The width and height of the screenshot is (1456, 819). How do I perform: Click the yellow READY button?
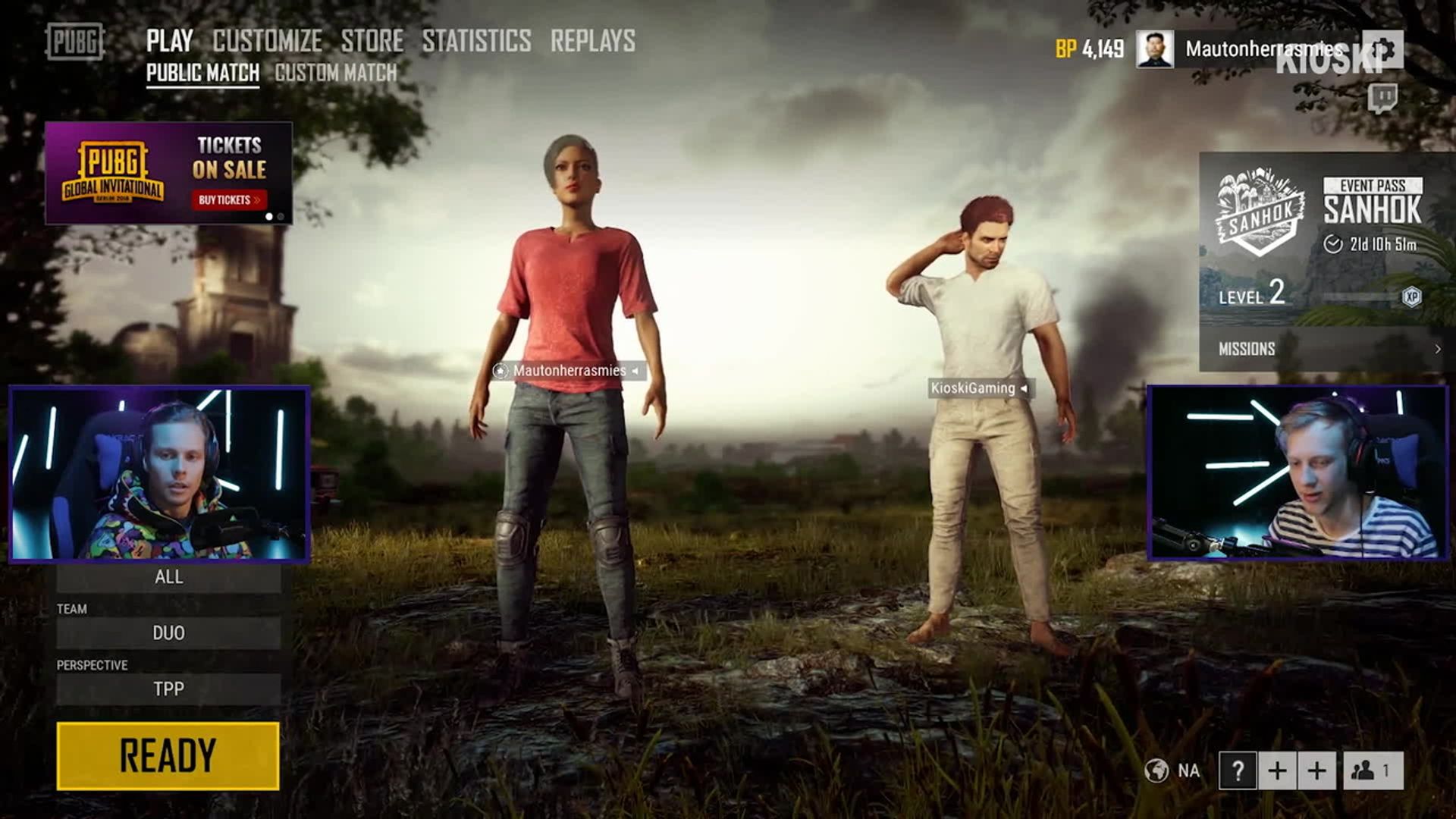(168, 755)
